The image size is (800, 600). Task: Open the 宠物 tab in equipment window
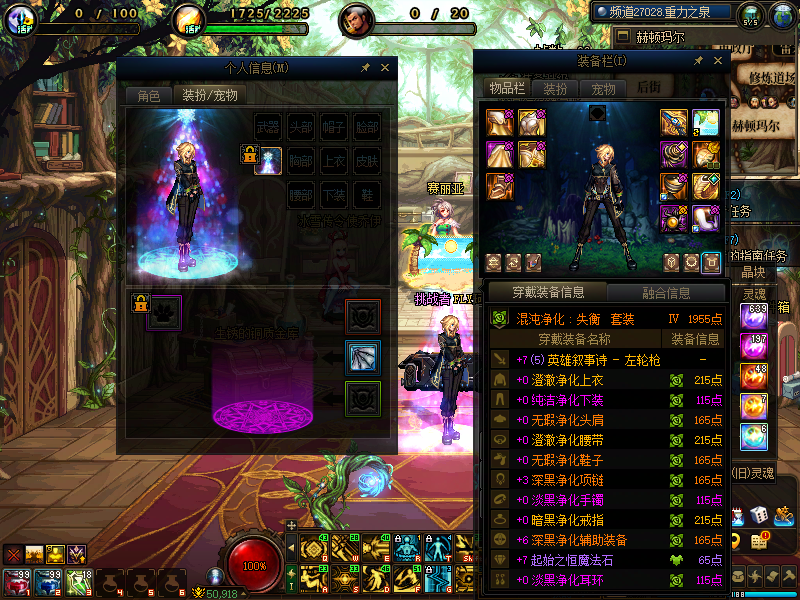point(603,88)
